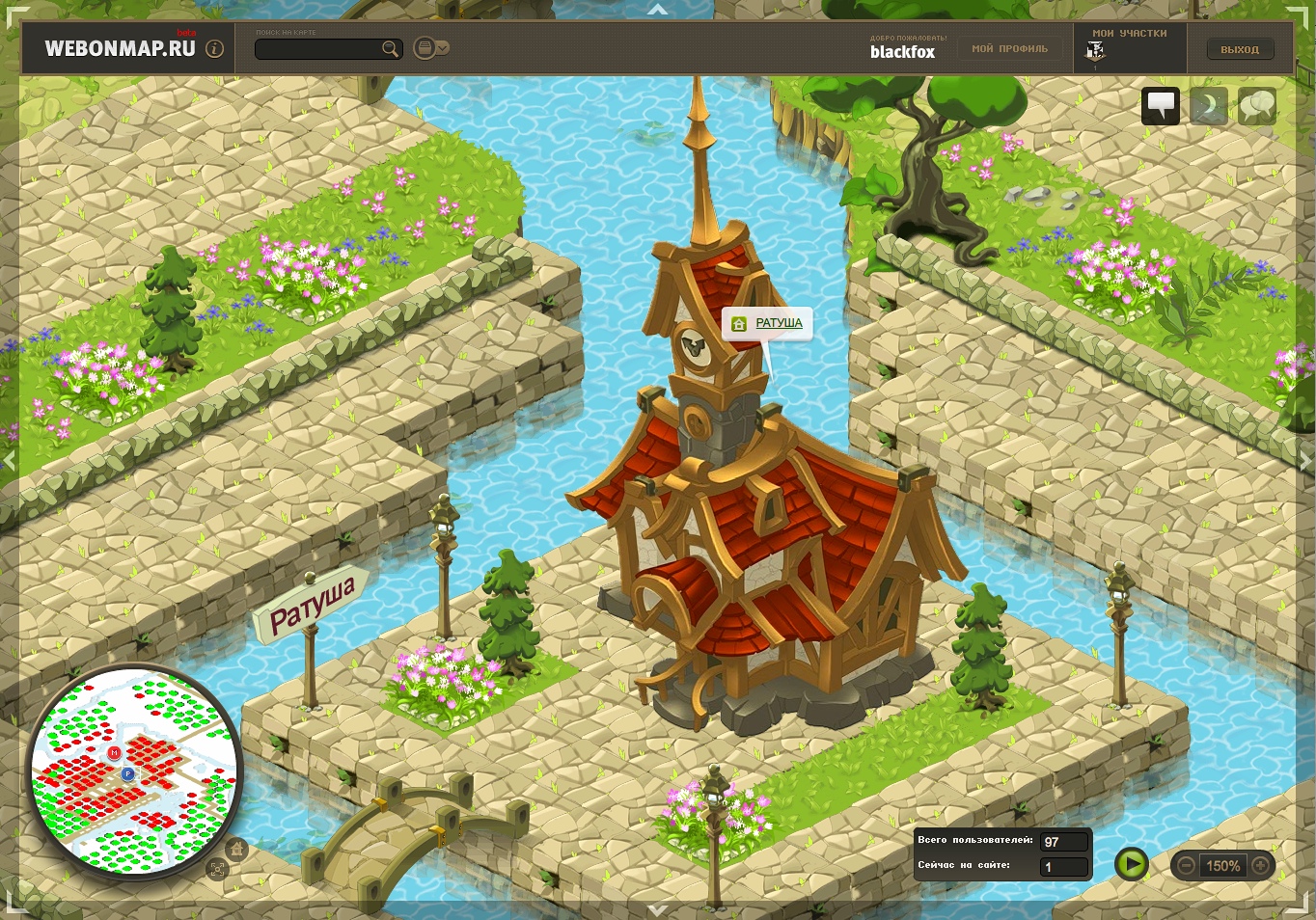1316x920 pixels.
Task: Select the red M marker on the minimap
Action: 114,752
